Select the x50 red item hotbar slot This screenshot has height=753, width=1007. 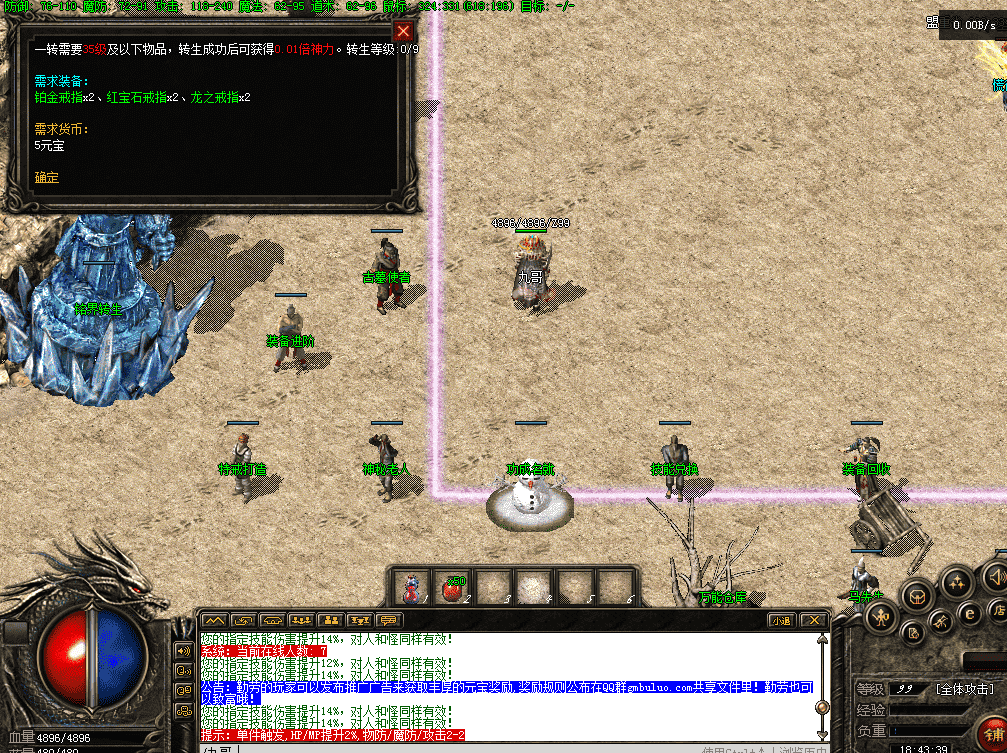point(452,588)
